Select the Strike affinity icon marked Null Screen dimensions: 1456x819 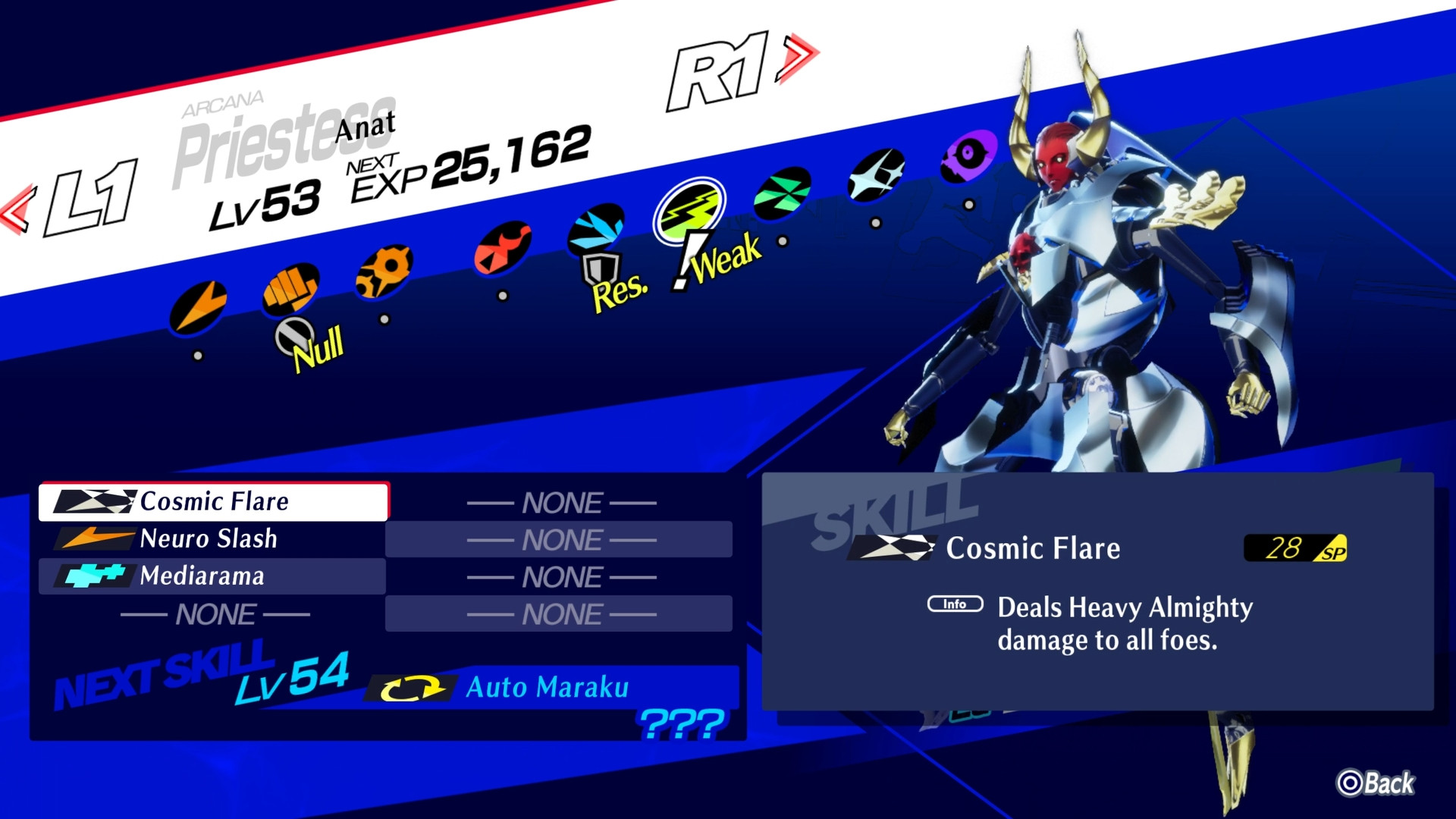tap(292, 292)
